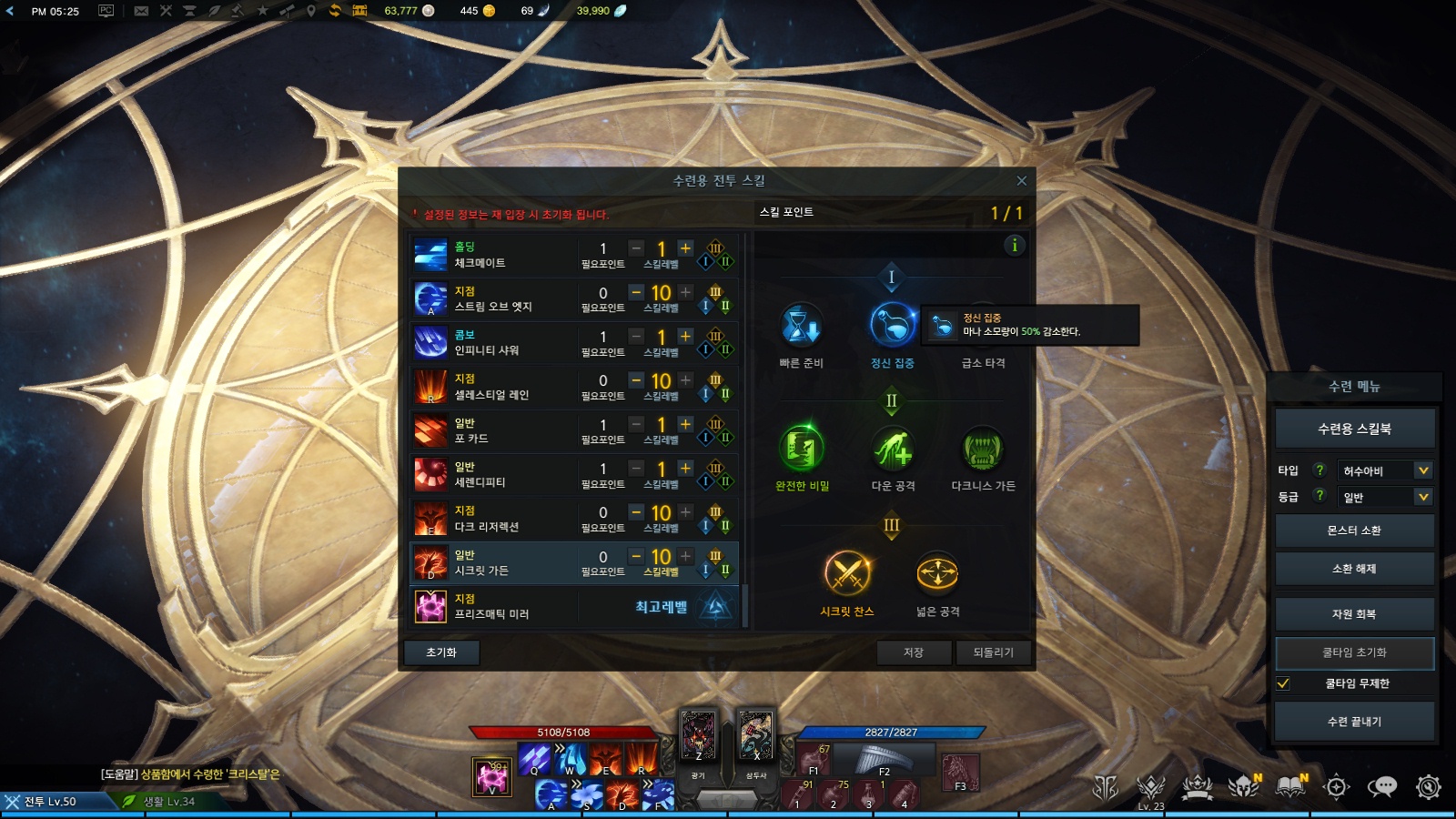Open the 등급 dropdown showing 일반
This screenshot has height=819, width=1456.
pyautogui.click(x=1386, y=497)
